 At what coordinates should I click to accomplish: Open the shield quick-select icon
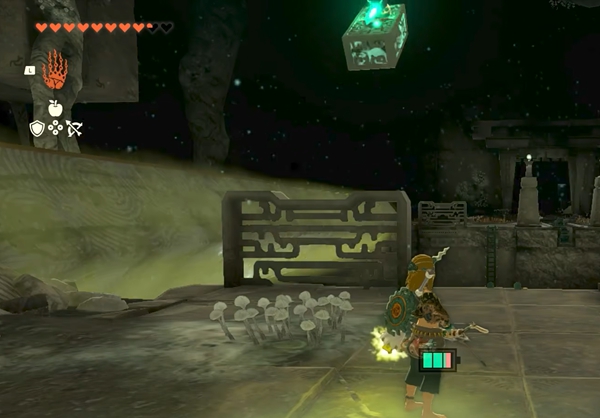37,128
